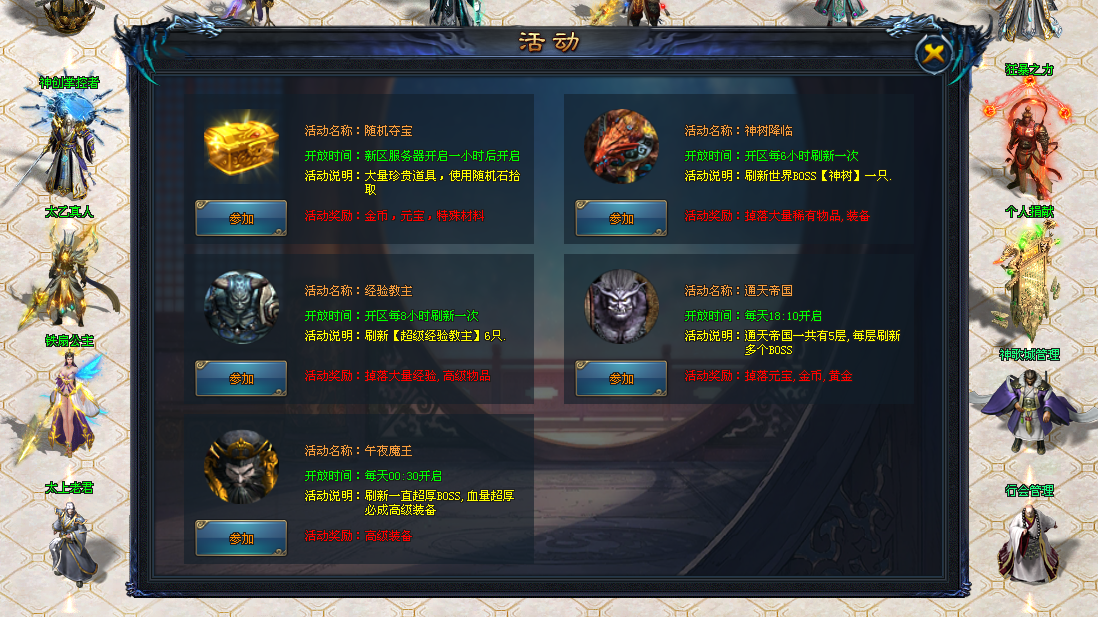The image size is (1098, 617).
Task: Join the 通天帝国 event
Action: click(x=621, y=378)
